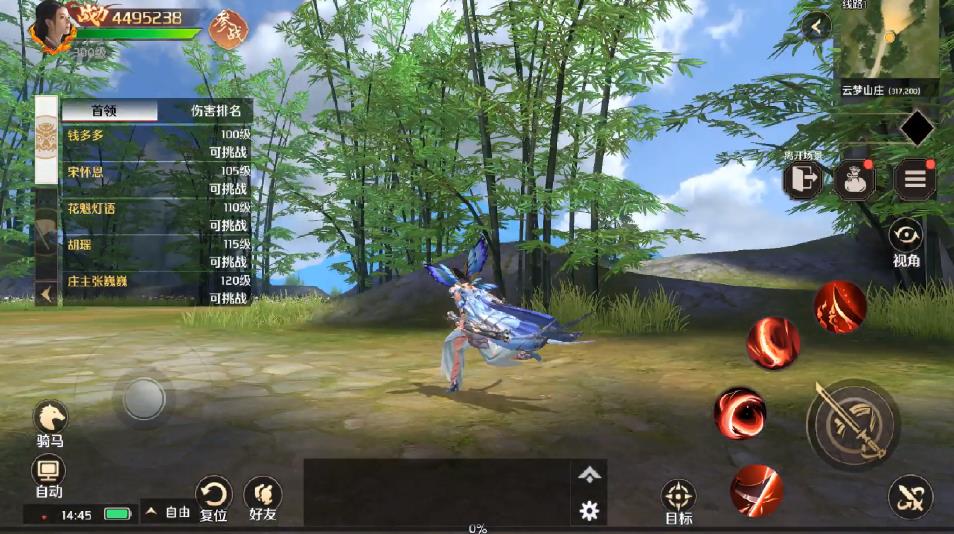Open the bag inventory icon
Screen dimensions: 954x534
click(855, 180)
